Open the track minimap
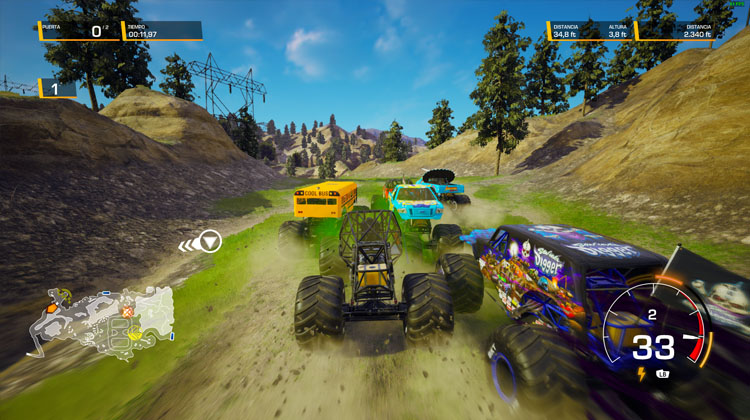750x420 pixels. click(x=100, y=318)
